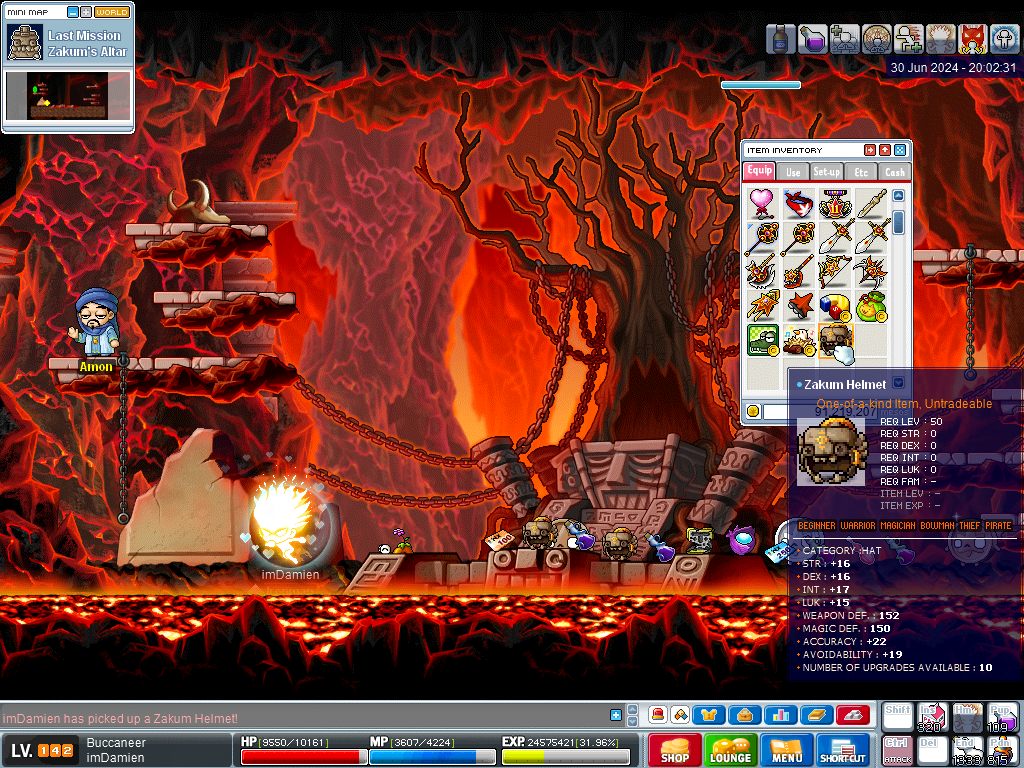The width and height of the screenshot is (1024, 768).
Task: Close the Item Inventory window
Action: pyautogui.click(x=900, y=150)
